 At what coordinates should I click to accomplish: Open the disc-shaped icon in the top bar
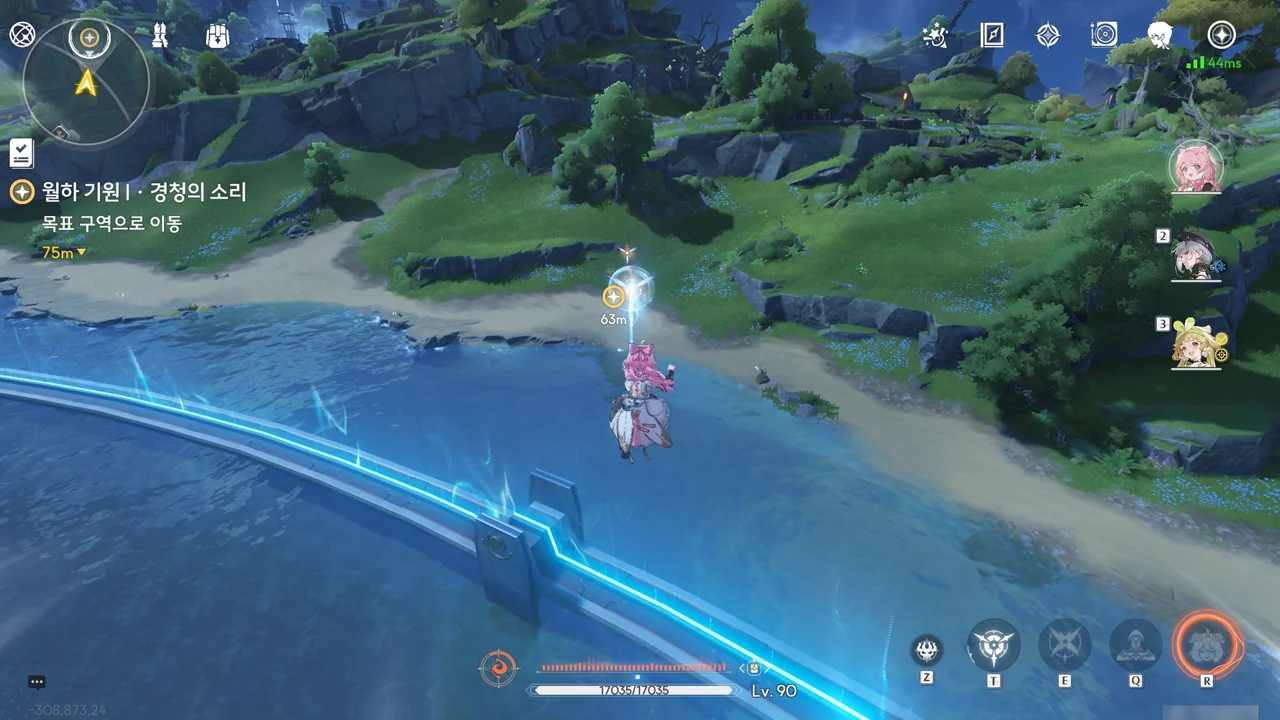point(1103,35)
